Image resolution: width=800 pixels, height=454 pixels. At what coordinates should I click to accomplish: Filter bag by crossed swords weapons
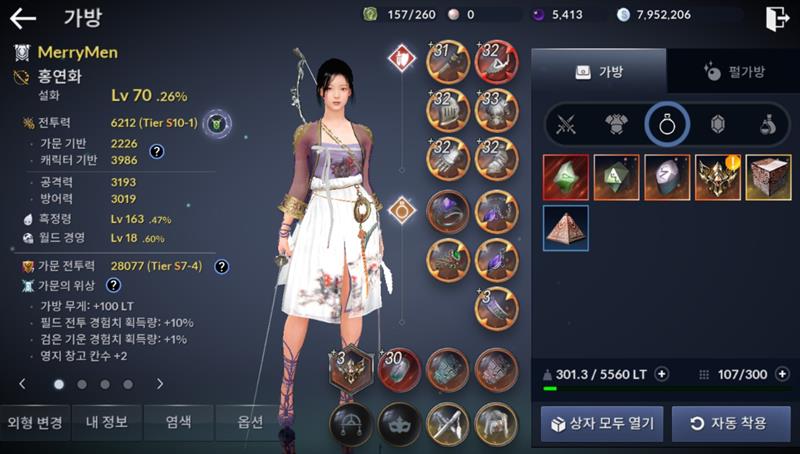coord(568,125)
